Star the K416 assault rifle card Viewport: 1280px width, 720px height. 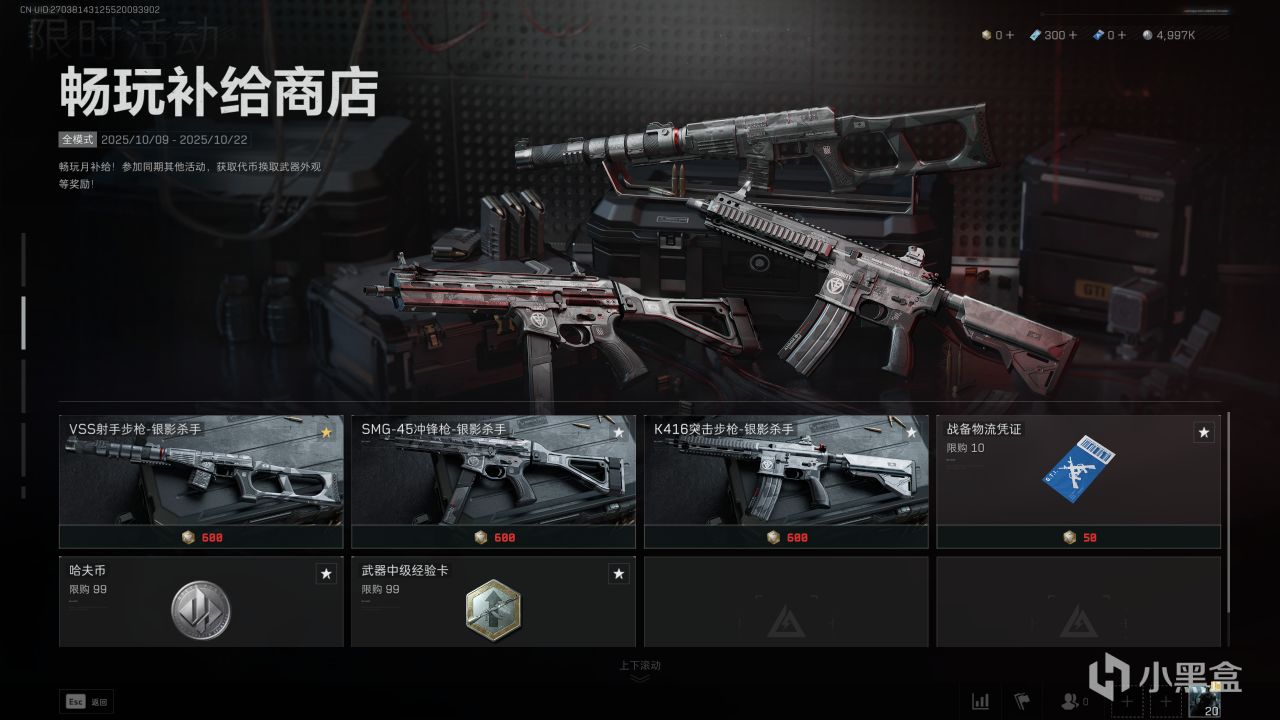(911, 433)
